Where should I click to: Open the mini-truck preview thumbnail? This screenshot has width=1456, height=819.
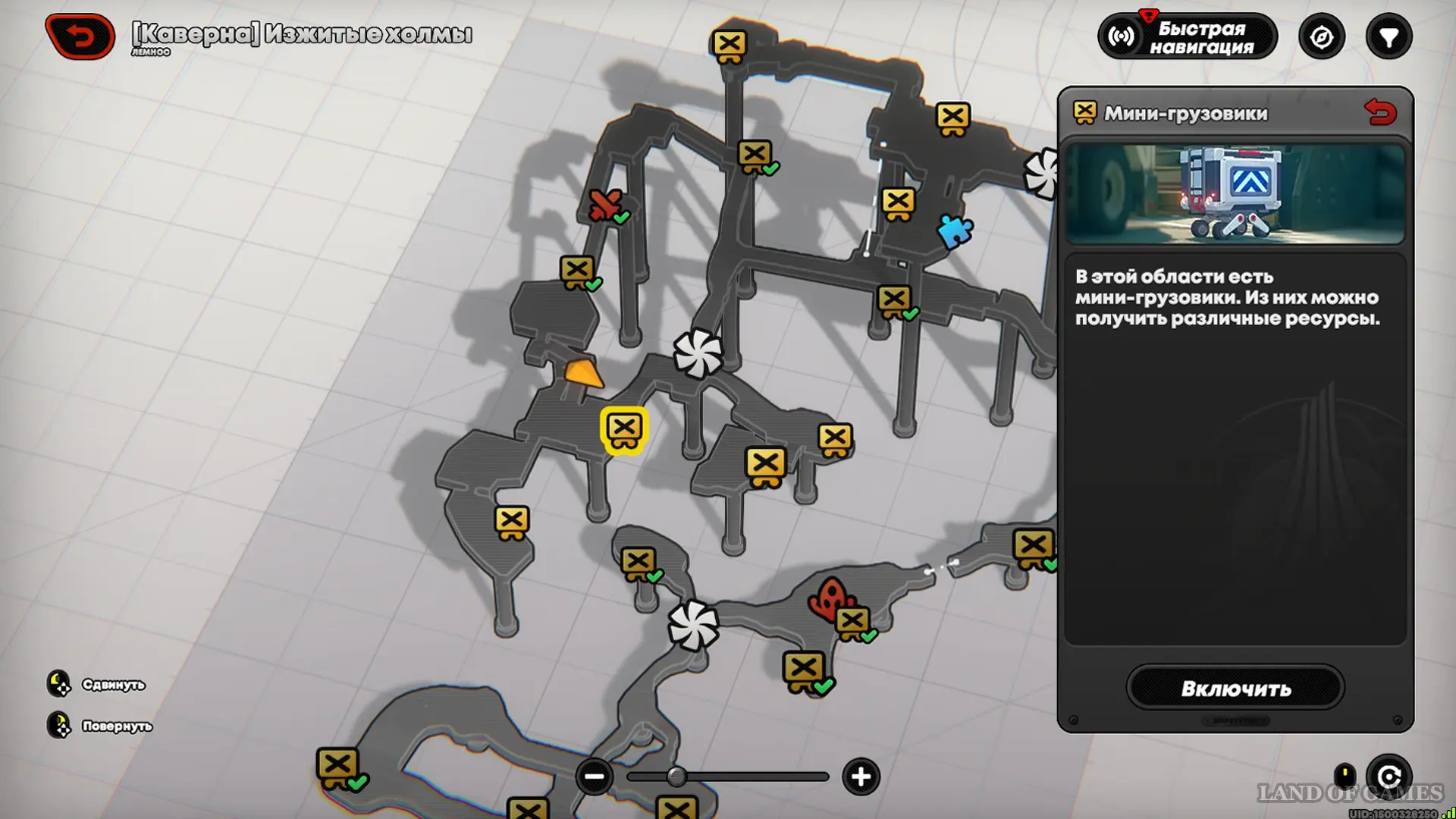pyautogui.click(x=1235, y=194)
